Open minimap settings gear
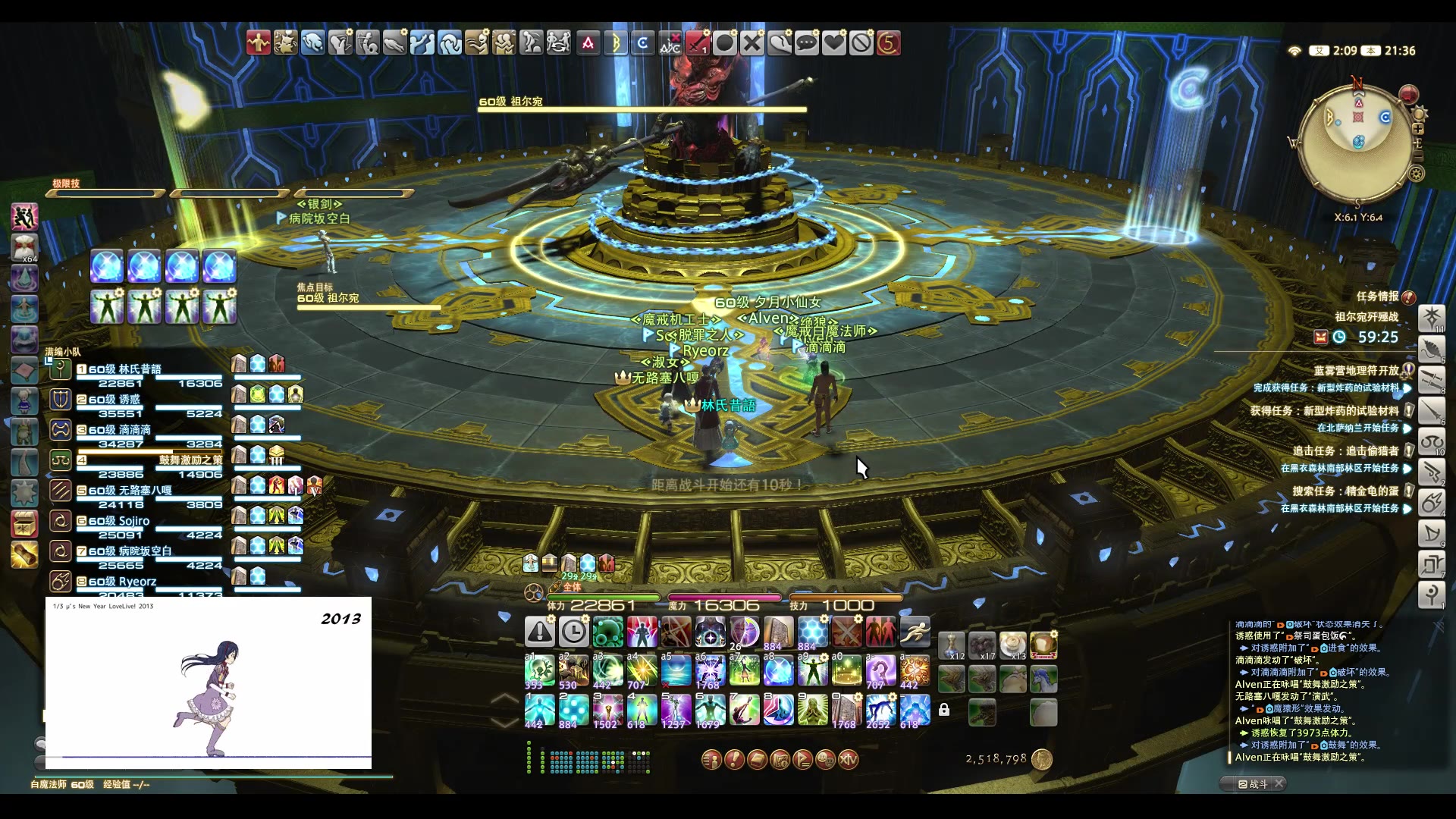Viewport: 1456px width, 819px height. pos(1416,174)
